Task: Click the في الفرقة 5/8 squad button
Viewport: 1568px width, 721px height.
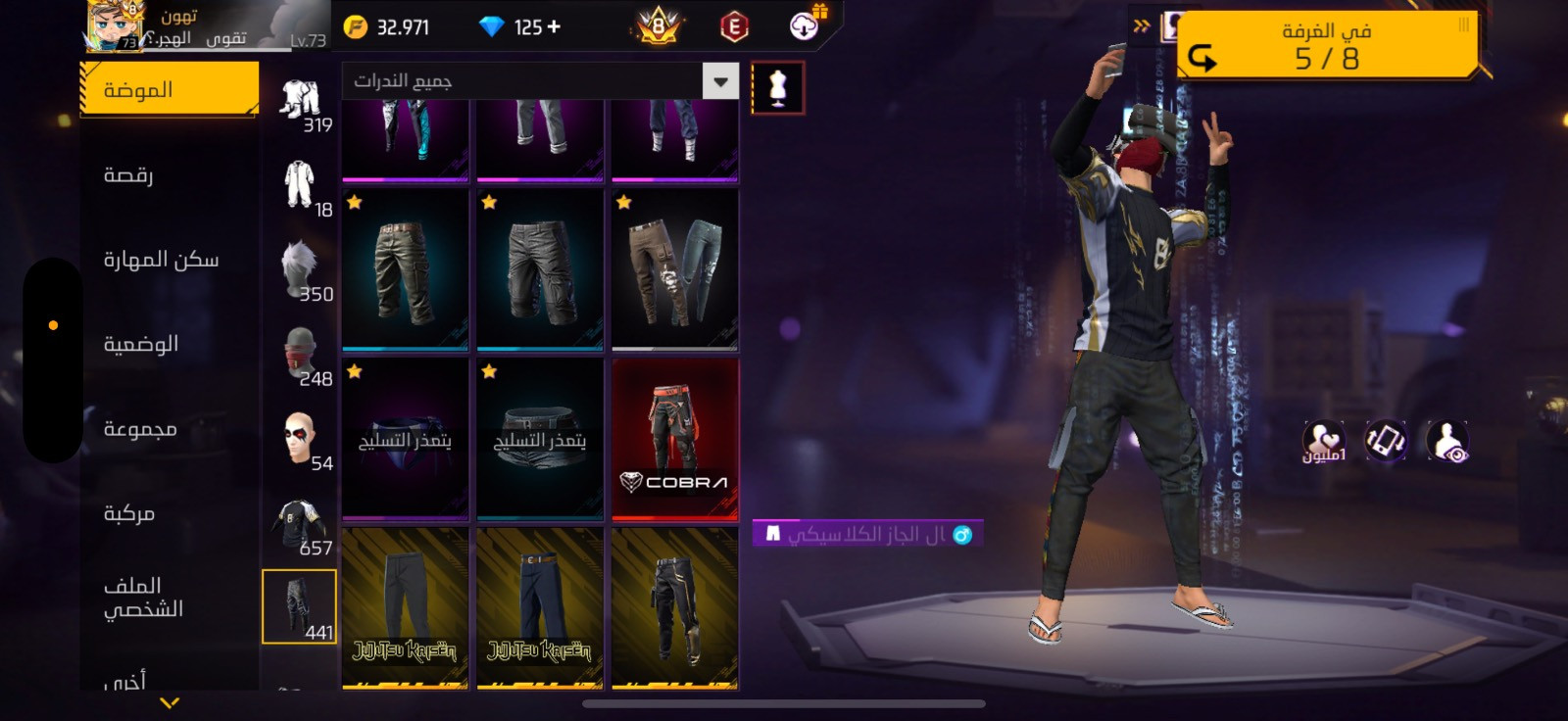Action: pos(1328,45)
